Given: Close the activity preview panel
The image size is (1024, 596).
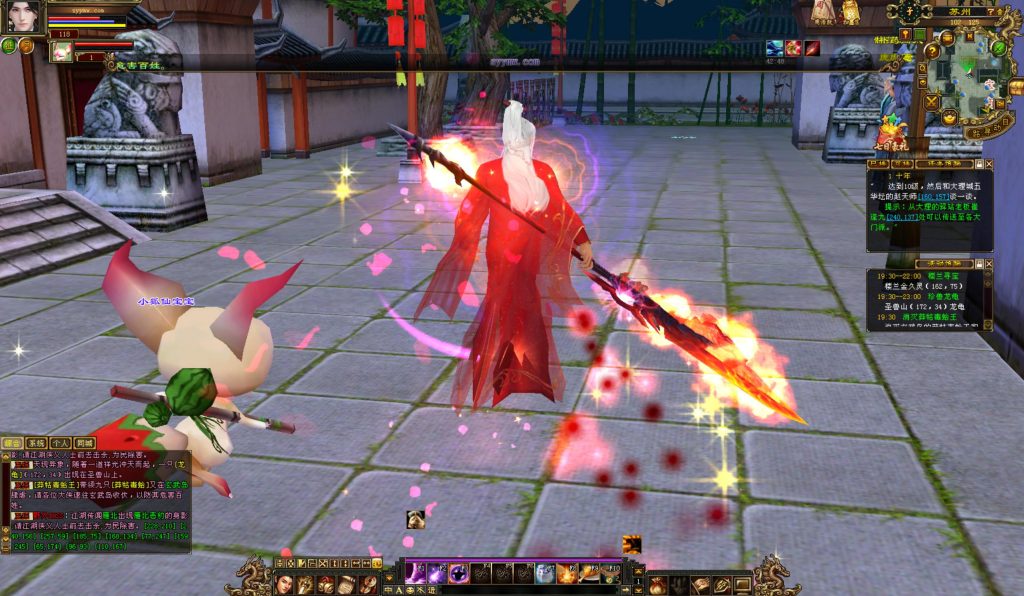Looking at the screenshot, I should coord(988,264).
